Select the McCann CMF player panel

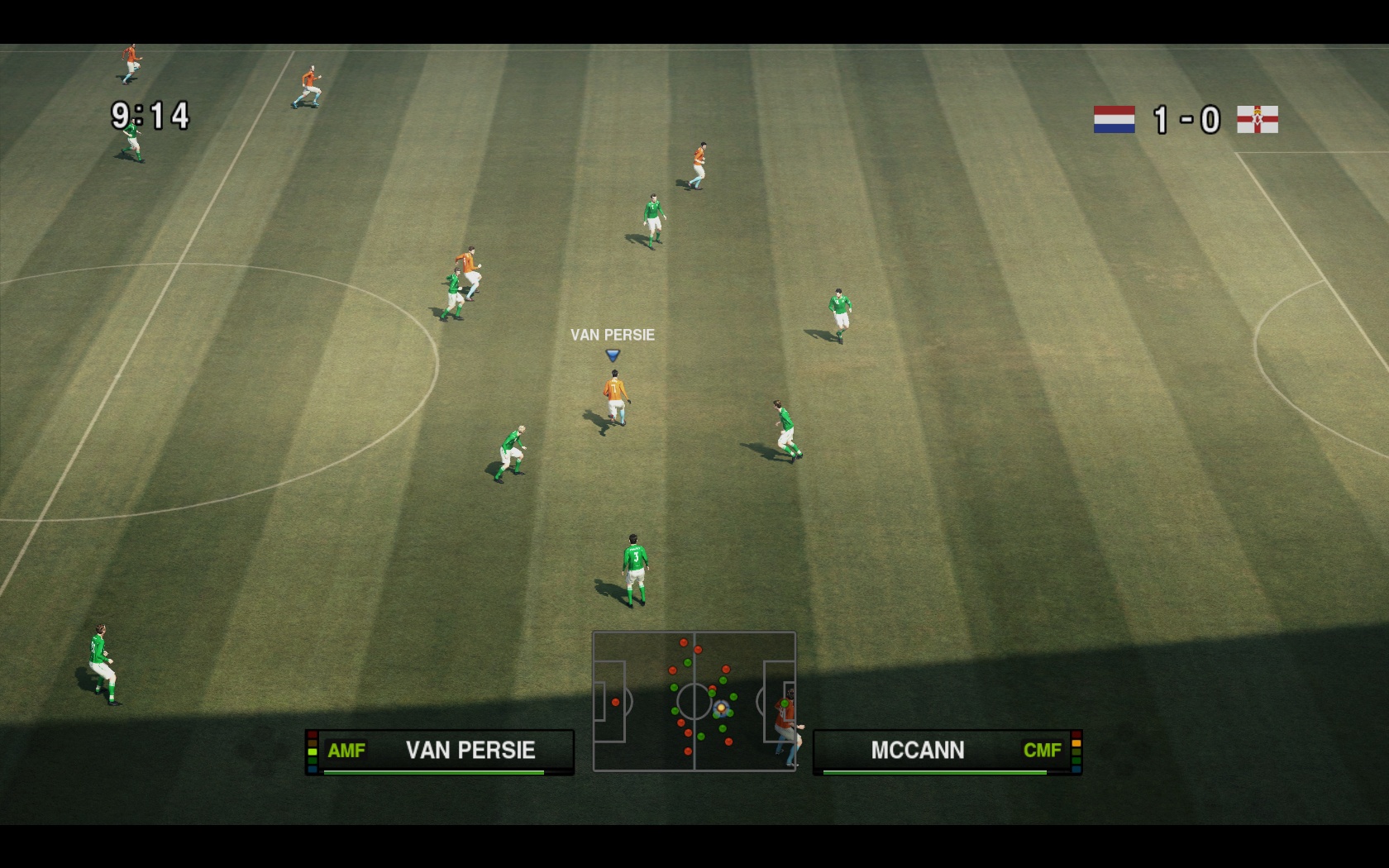click(947, 751)
